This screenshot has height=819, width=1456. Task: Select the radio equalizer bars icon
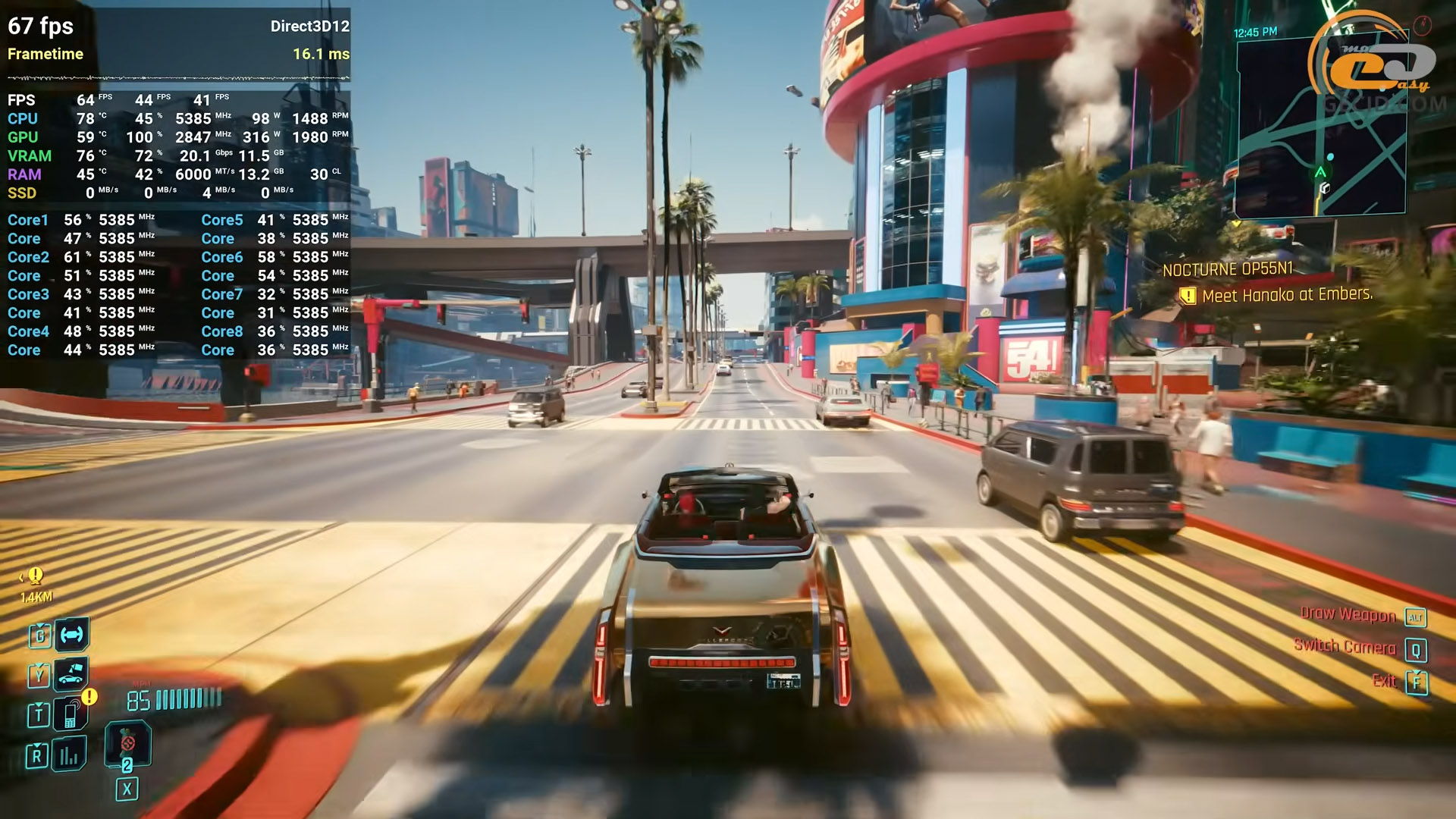[70, 755]
